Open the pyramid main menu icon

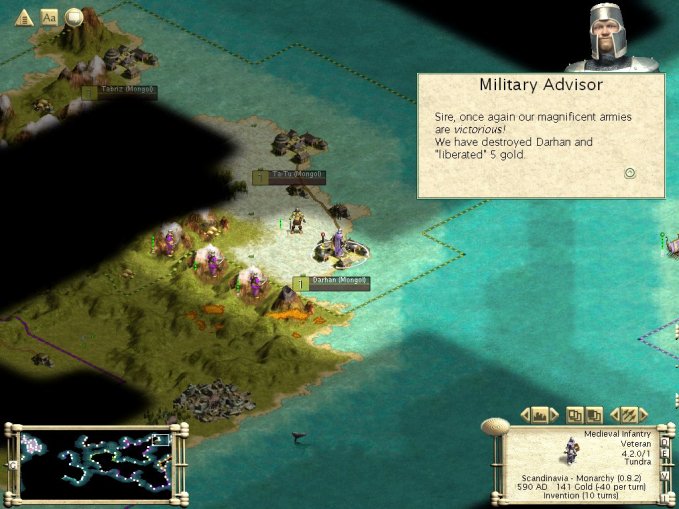(x=24, y=17)
